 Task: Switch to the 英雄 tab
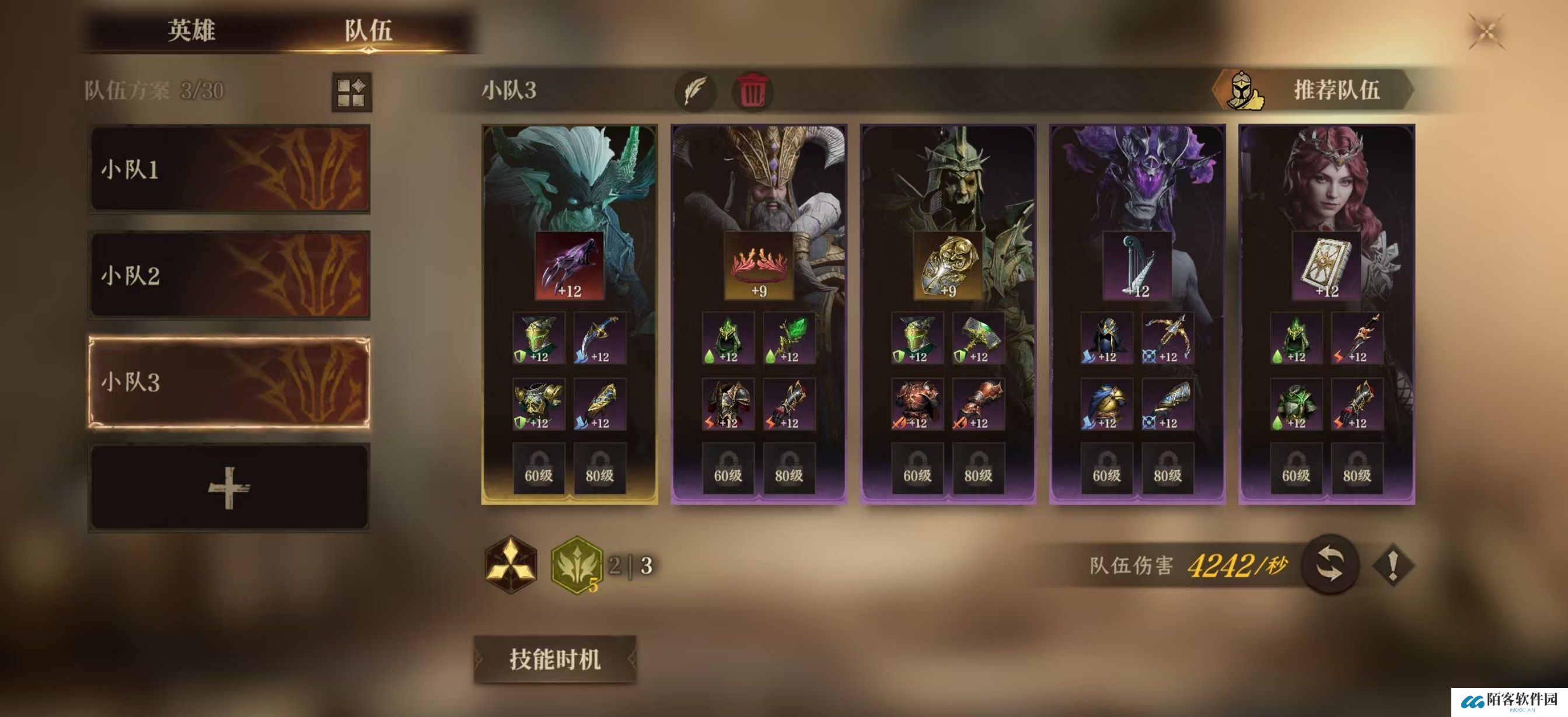(191, 30)
